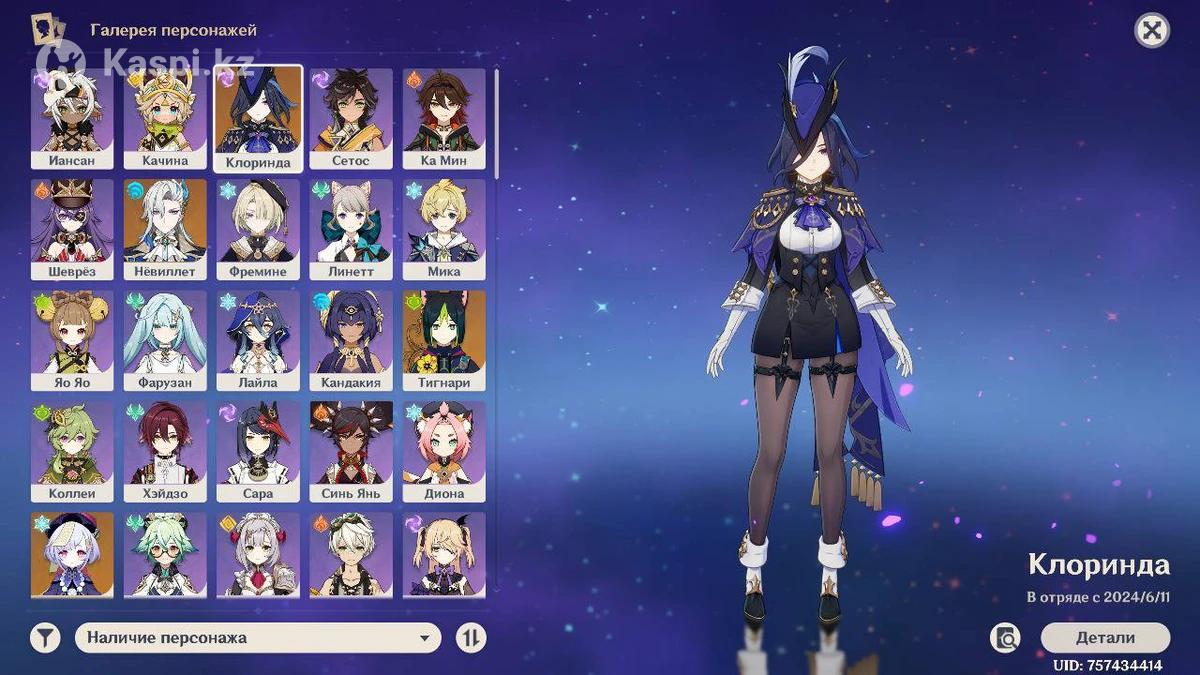Show Синь Янь in the gallery
The height and width of the screenshot is (675, 1200).
351,451
